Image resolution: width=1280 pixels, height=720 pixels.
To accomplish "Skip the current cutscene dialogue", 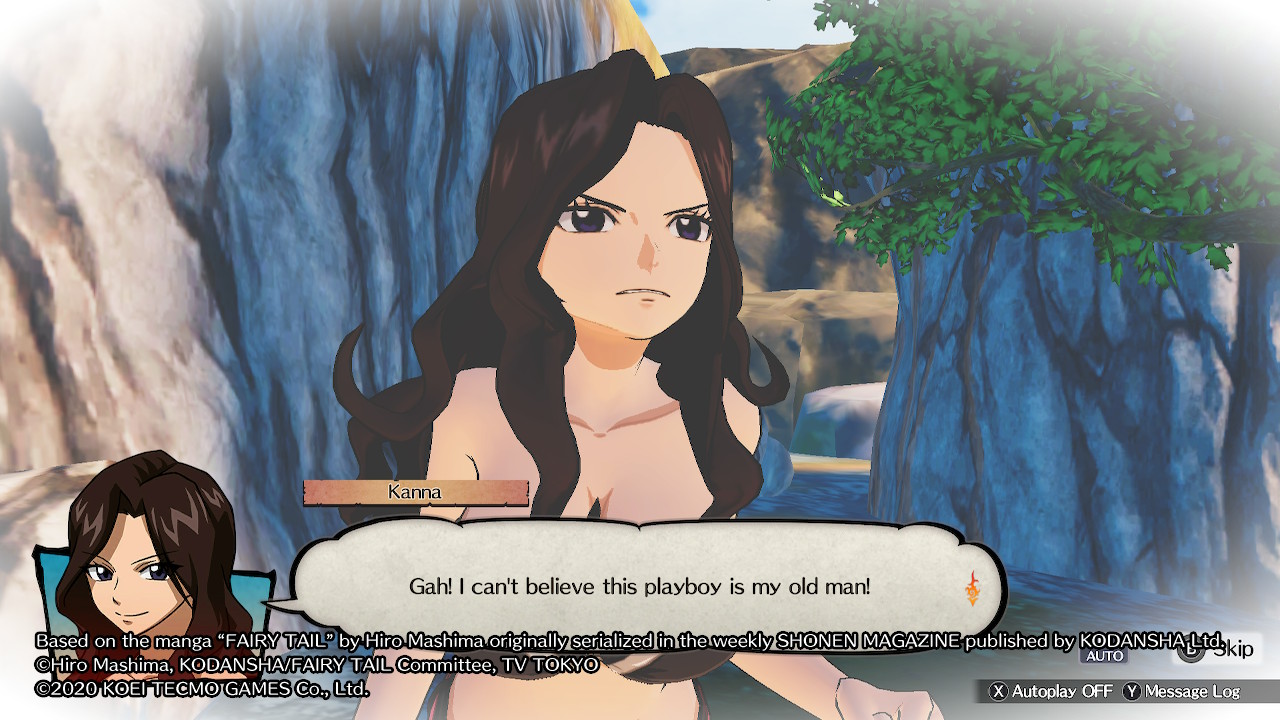I will click(1216, 651).
